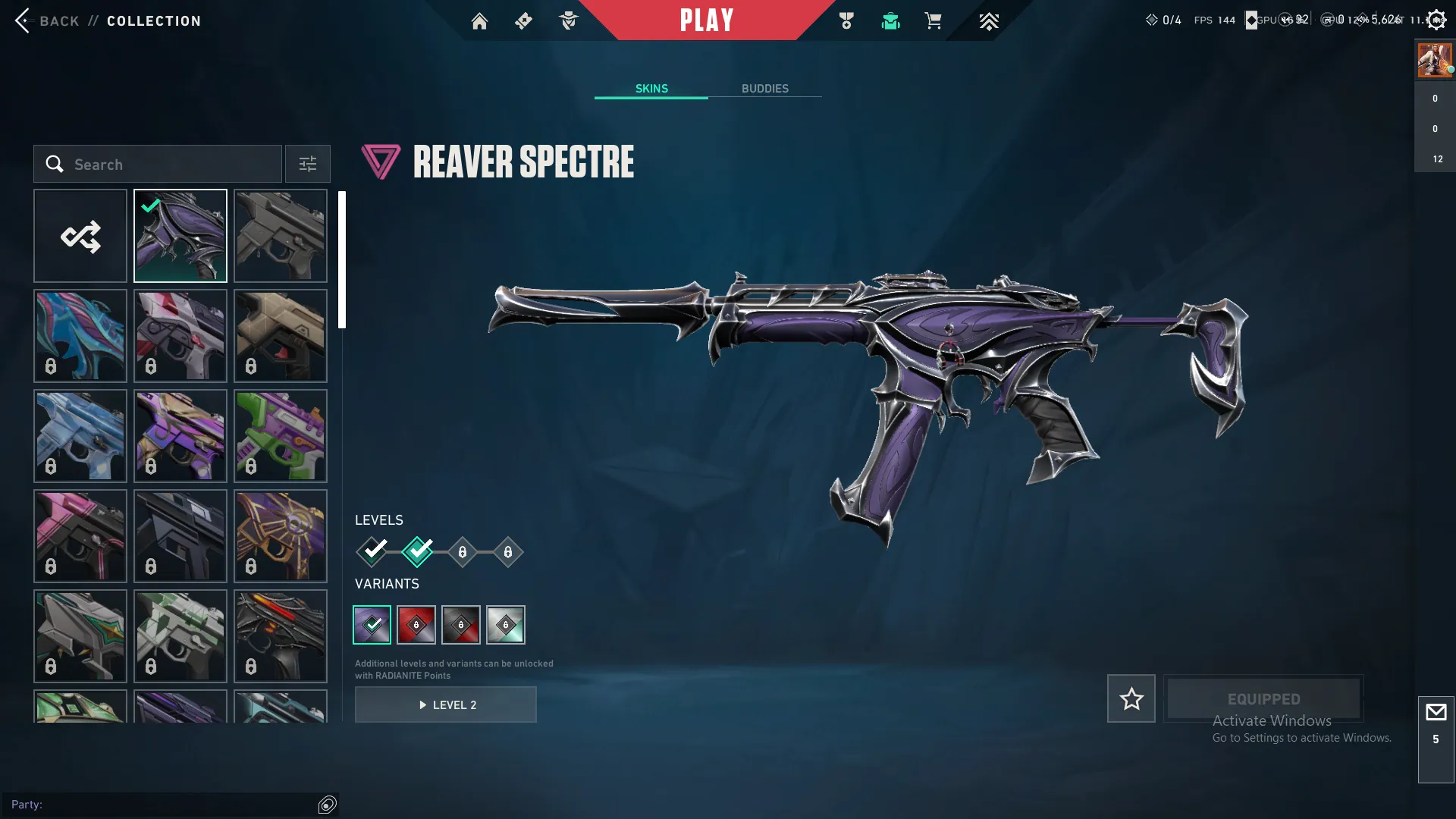The width and height of the screenshot is (1456, 819).
Task: Open Career stats via medal icon
Action: tap(847, 20)
